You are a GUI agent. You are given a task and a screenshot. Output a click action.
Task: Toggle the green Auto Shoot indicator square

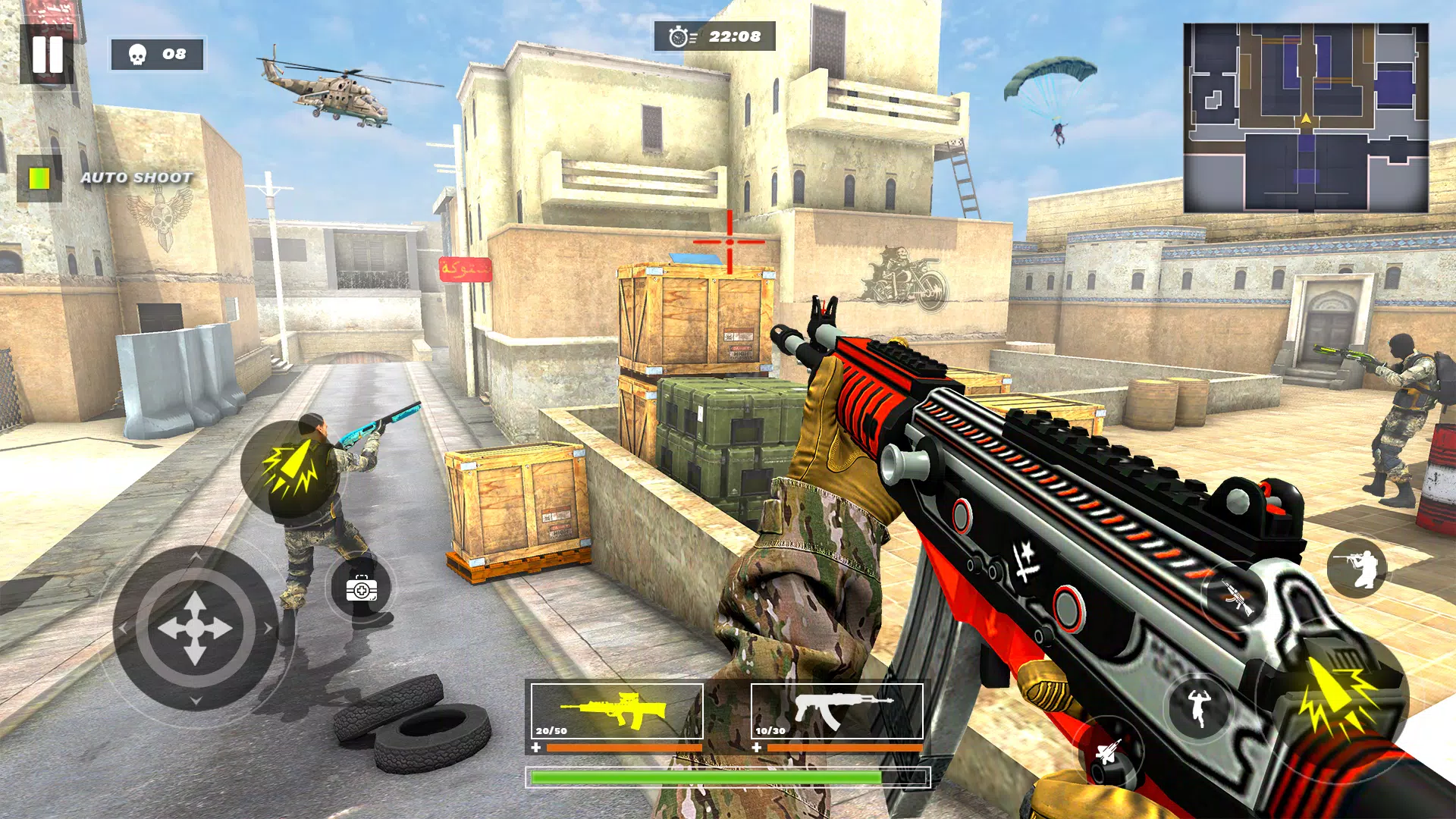(x=39, y=180)
